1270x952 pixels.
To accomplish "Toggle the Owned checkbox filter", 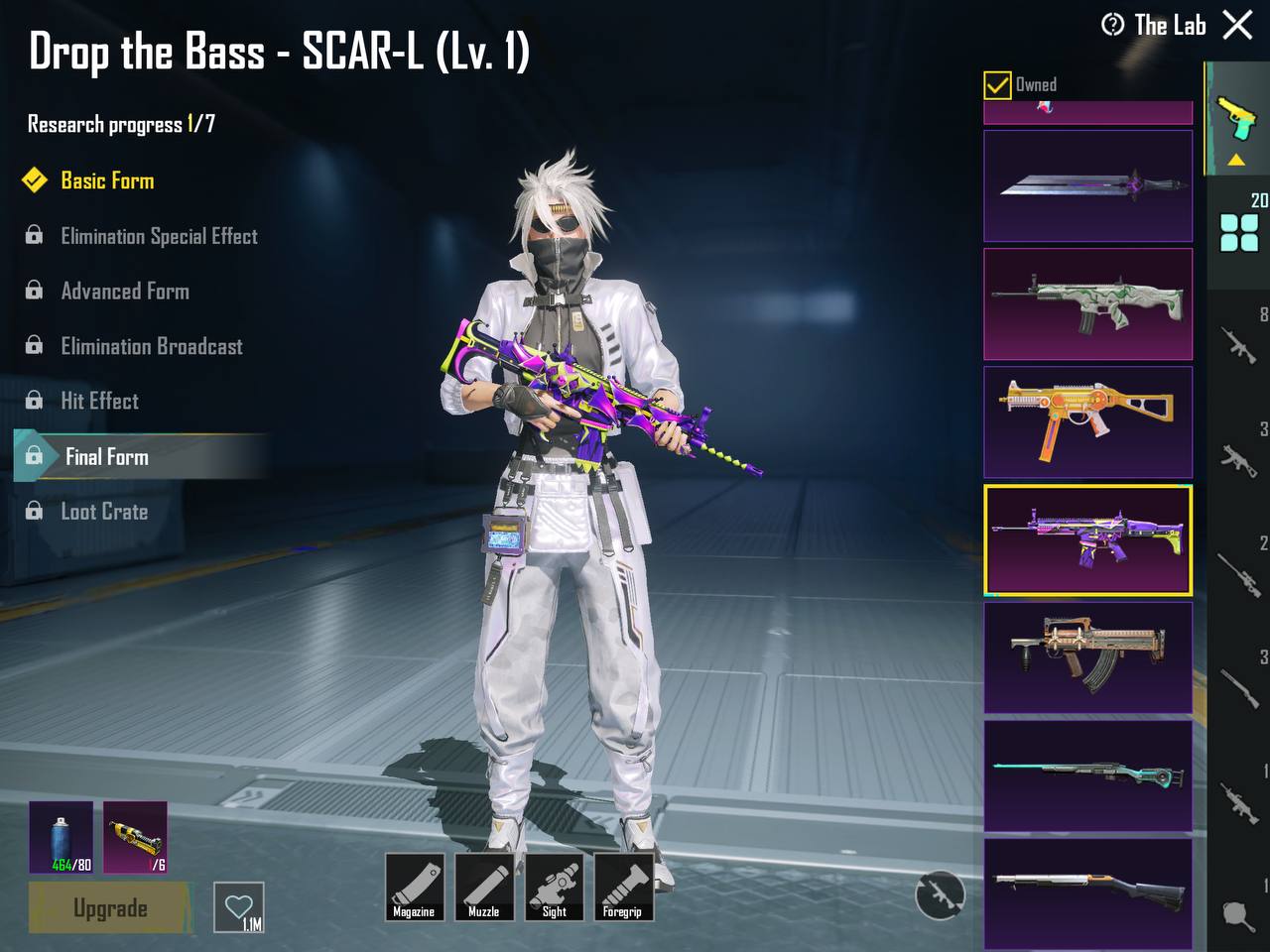I will (997, 85).
